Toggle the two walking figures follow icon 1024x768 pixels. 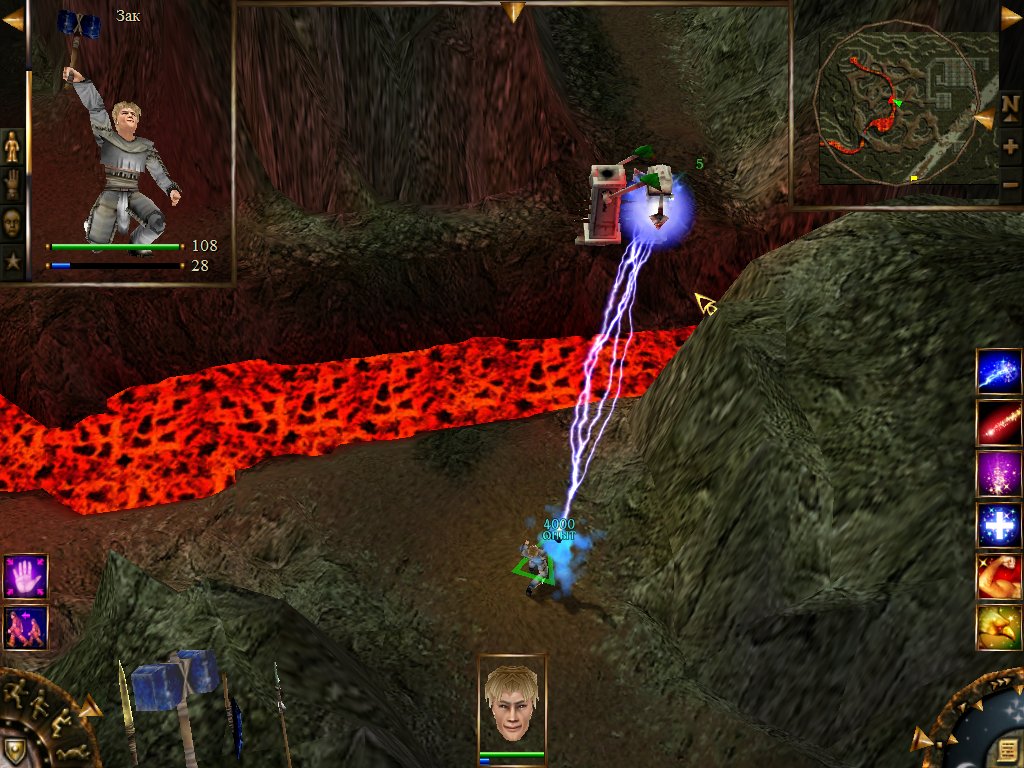point(25,627)
